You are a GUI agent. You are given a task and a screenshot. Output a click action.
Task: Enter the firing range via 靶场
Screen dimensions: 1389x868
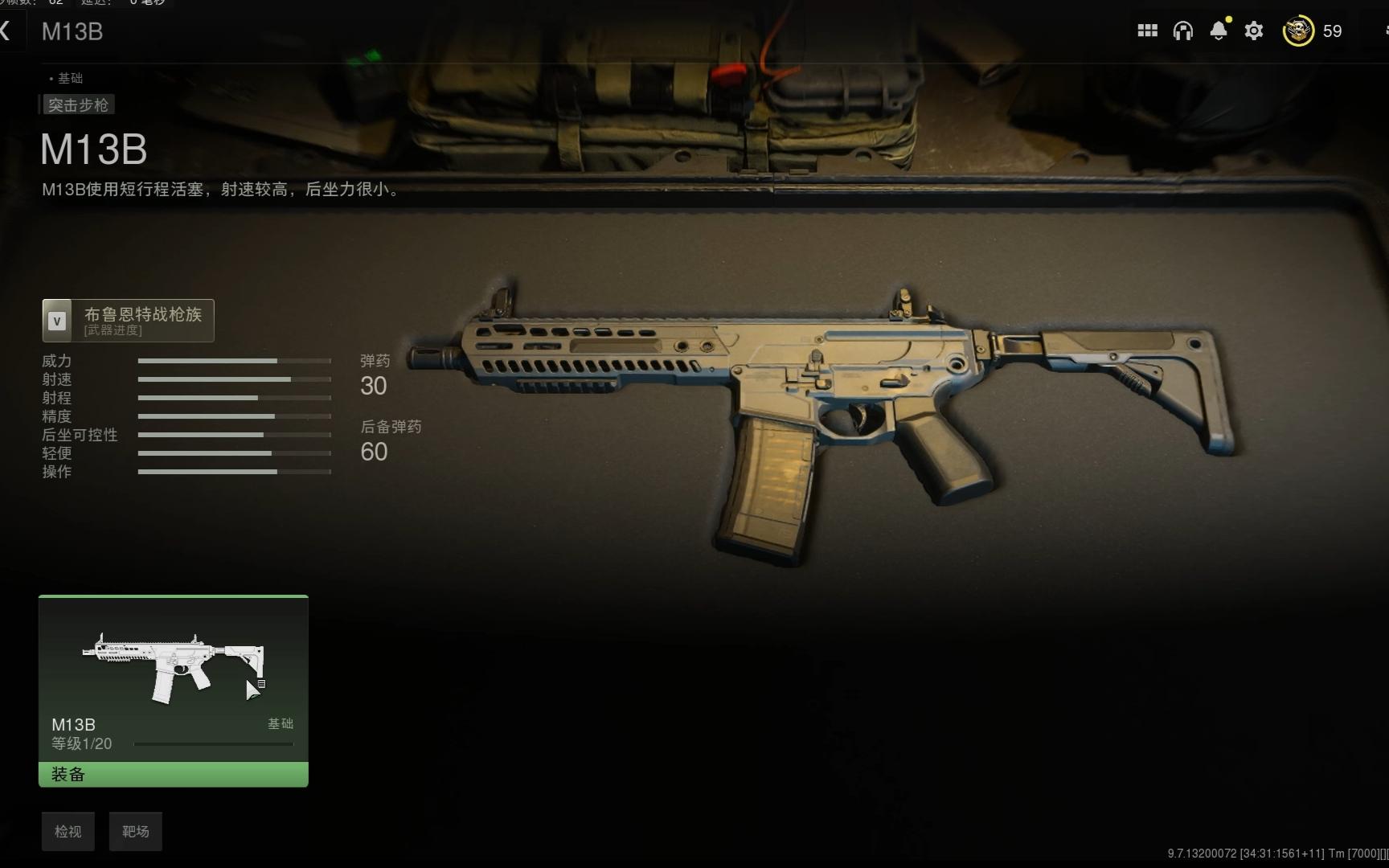coord(136,832)
